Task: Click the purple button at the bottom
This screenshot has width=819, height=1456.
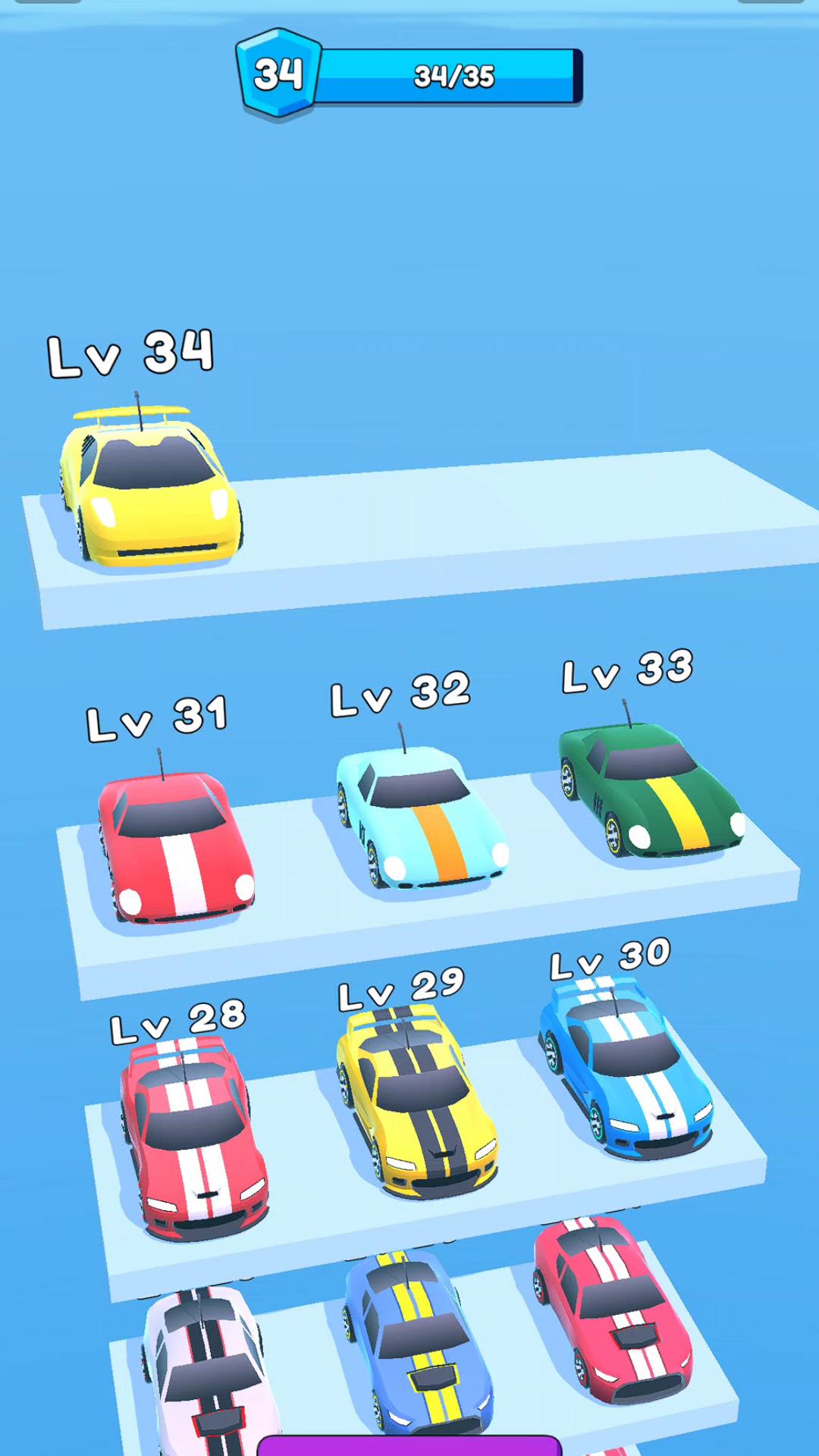Action: click(409, 1445)
